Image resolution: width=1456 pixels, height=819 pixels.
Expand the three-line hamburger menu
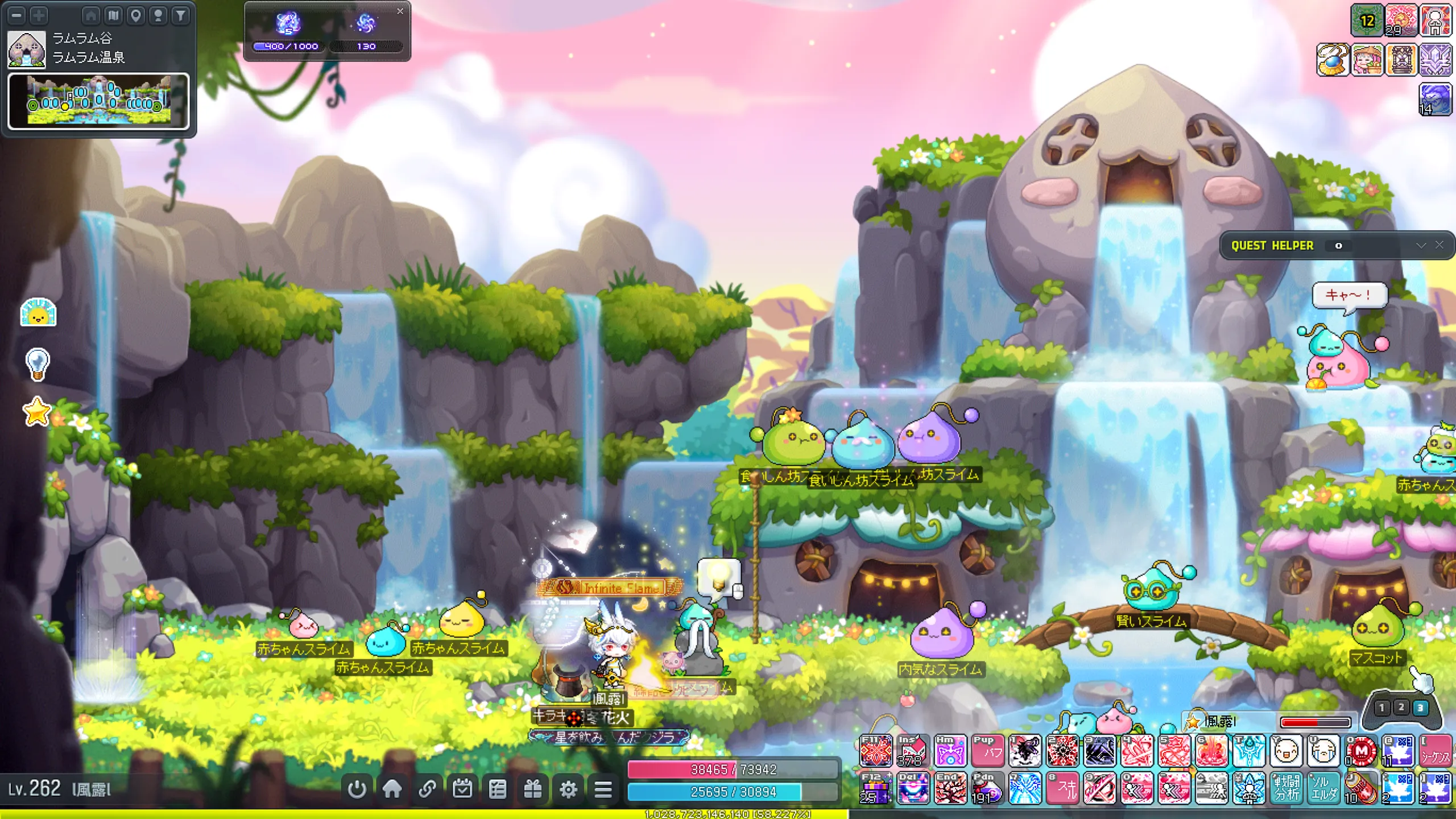[603, 789]
